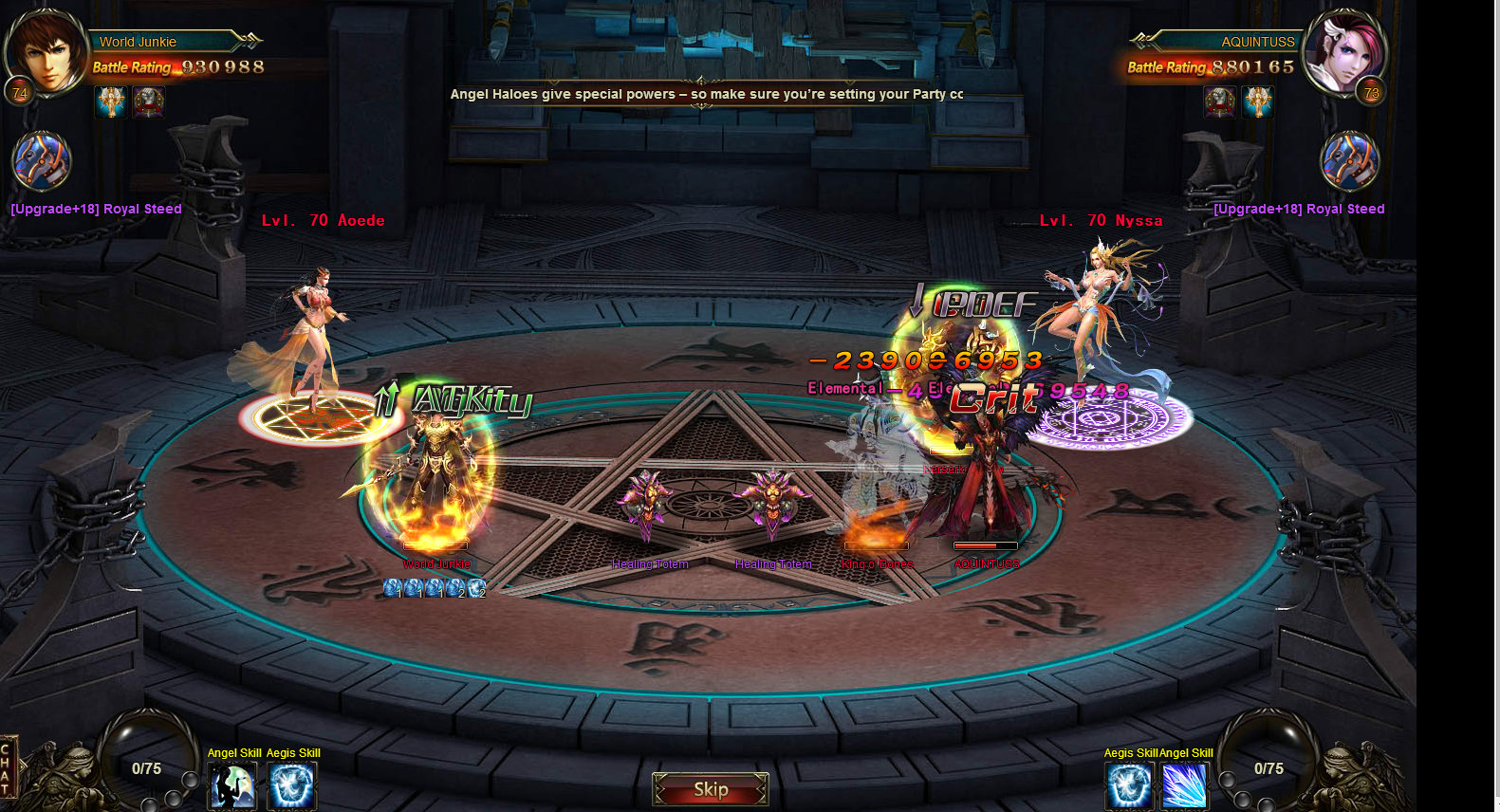Select AQUINTUSS's Angel Skill icon
The width and height of the screenshot is (1500, 812).
point(1185,785)
